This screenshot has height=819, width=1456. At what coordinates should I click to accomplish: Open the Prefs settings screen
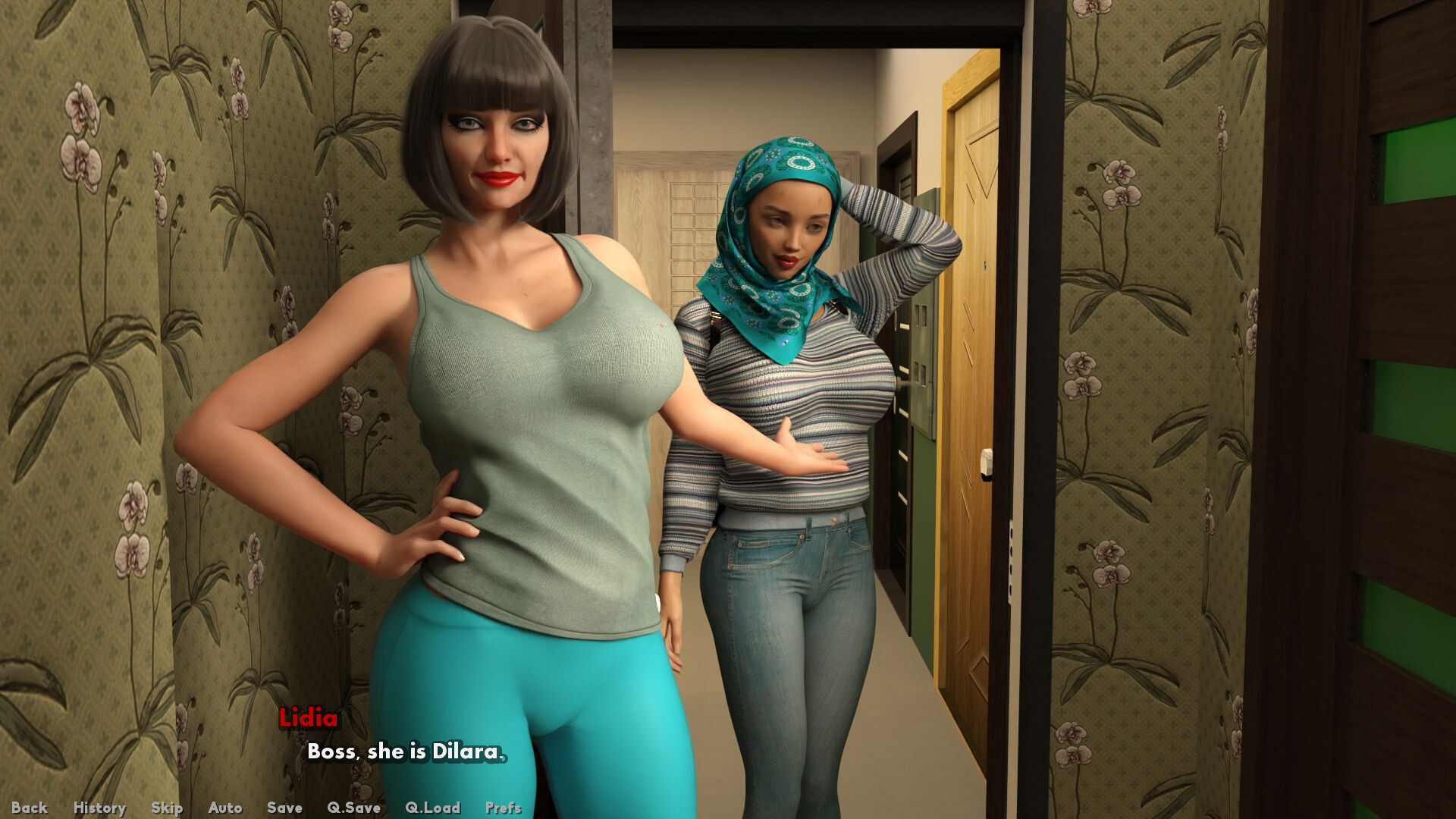[503, 808]
